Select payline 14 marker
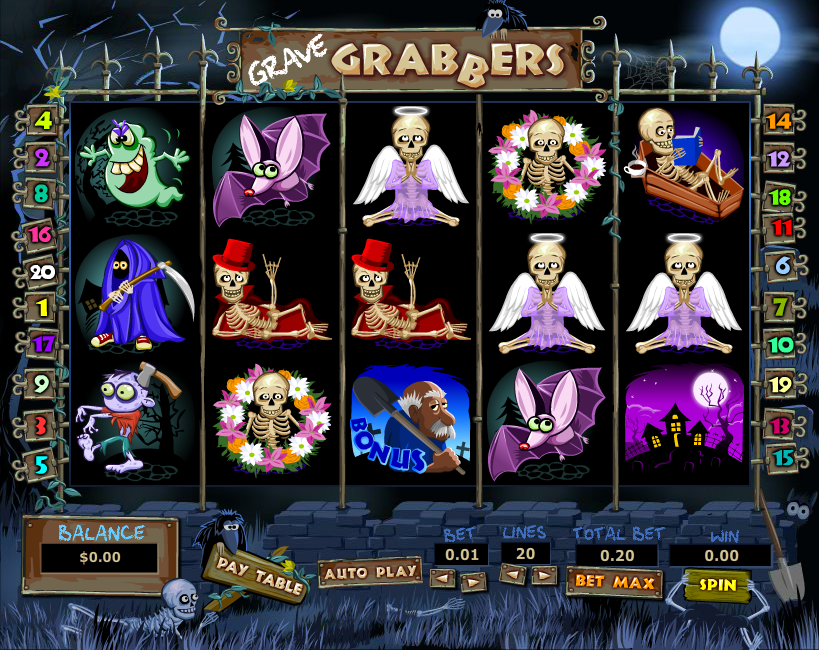 (x=779, y=122)
